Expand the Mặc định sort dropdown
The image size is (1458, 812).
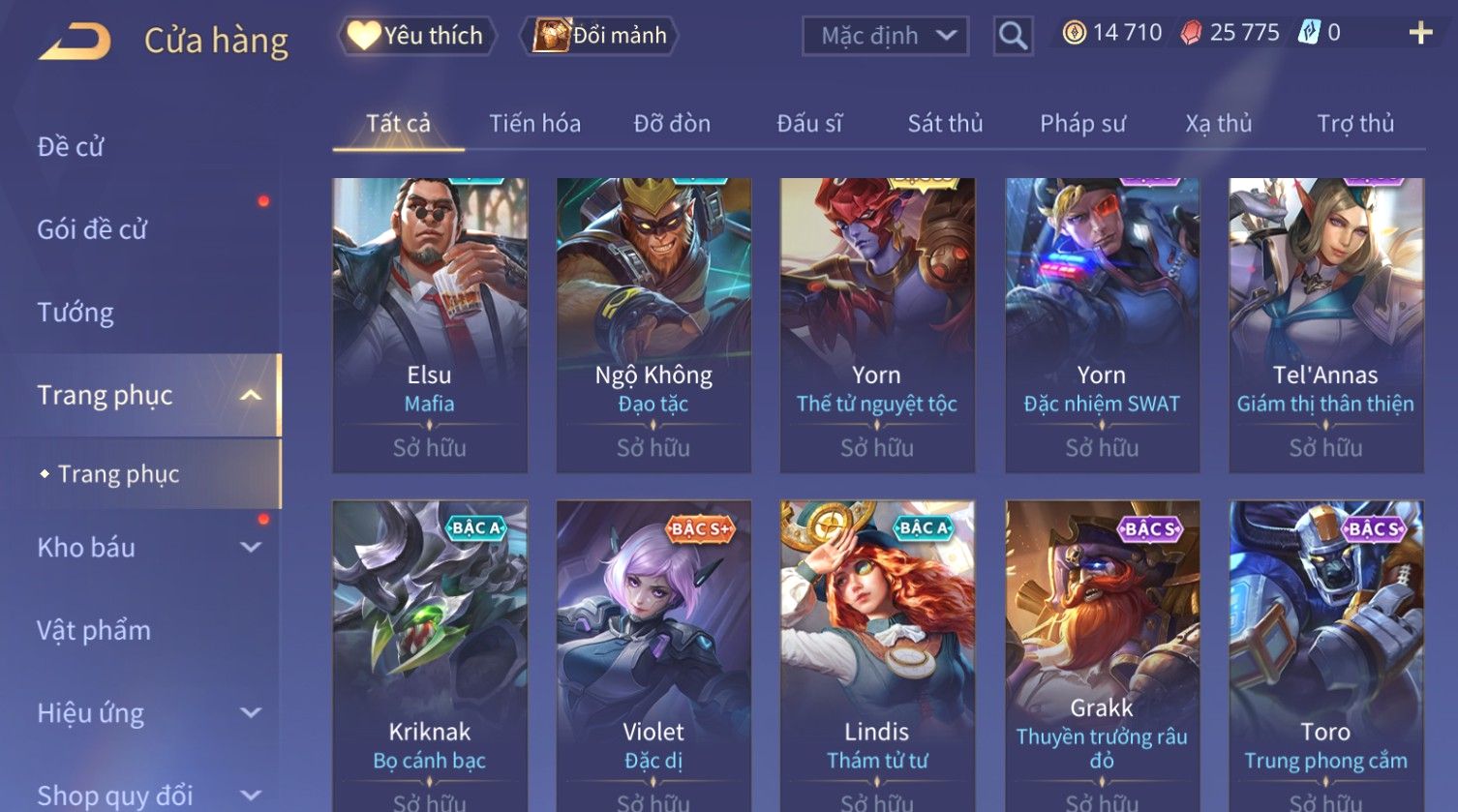[x=885, y=37]
